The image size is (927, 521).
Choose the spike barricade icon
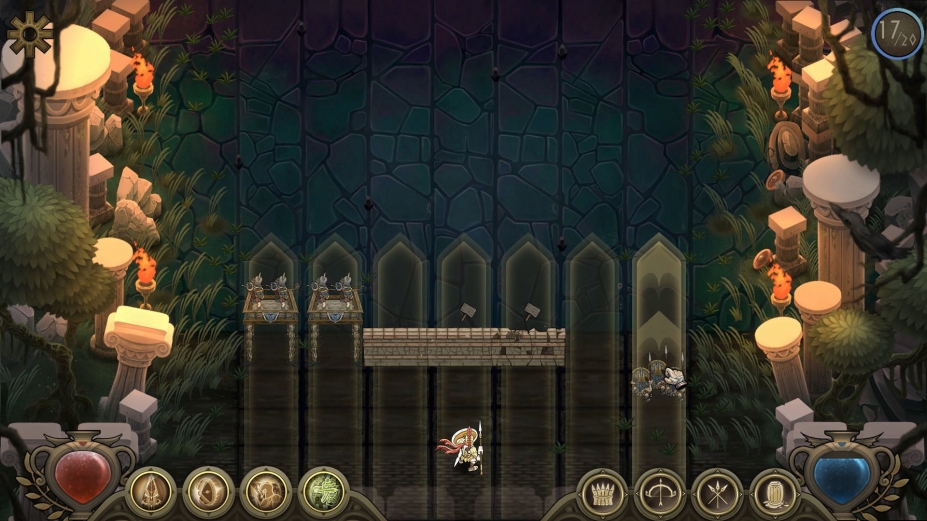602,494
